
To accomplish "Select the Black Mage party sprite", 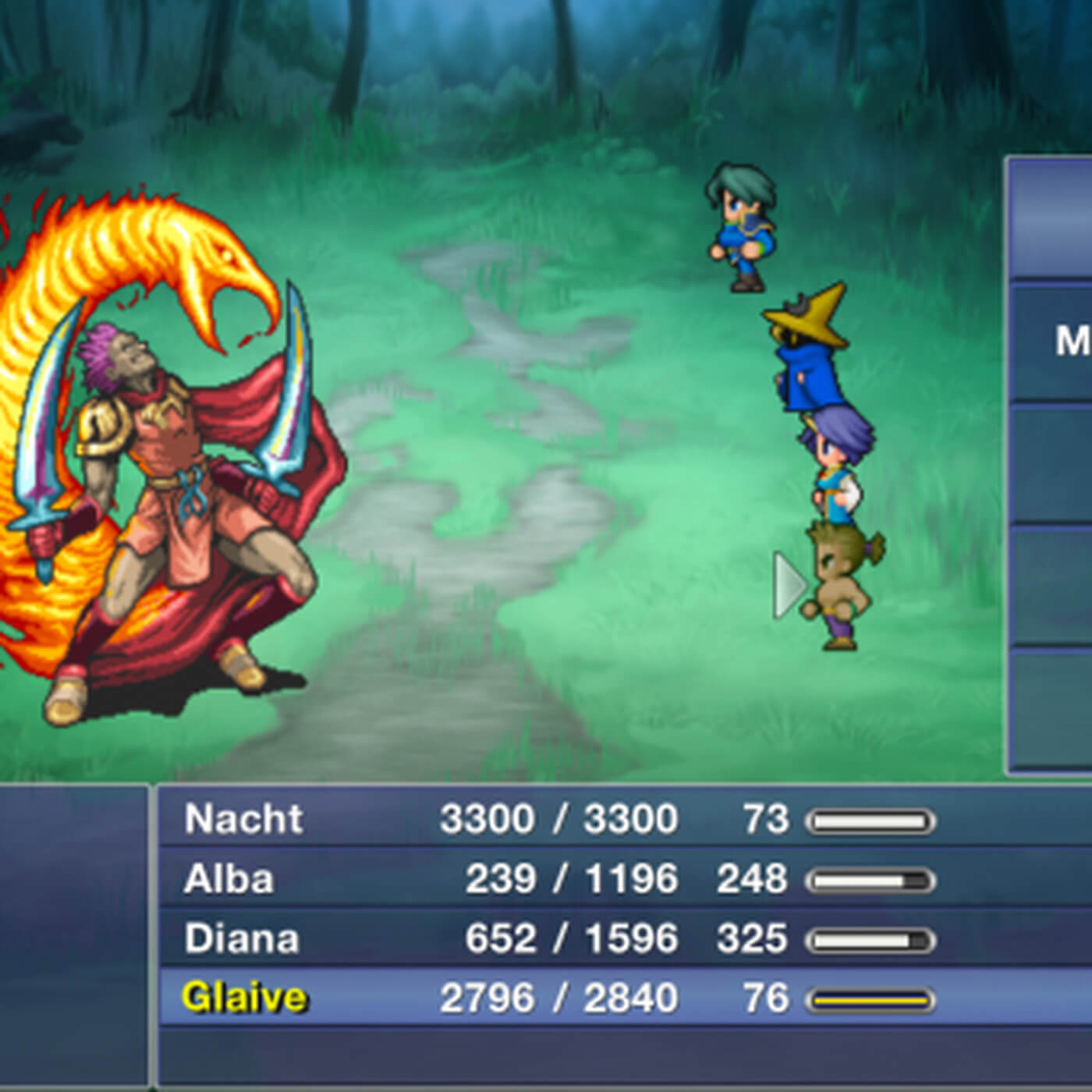I will point(807,359).
